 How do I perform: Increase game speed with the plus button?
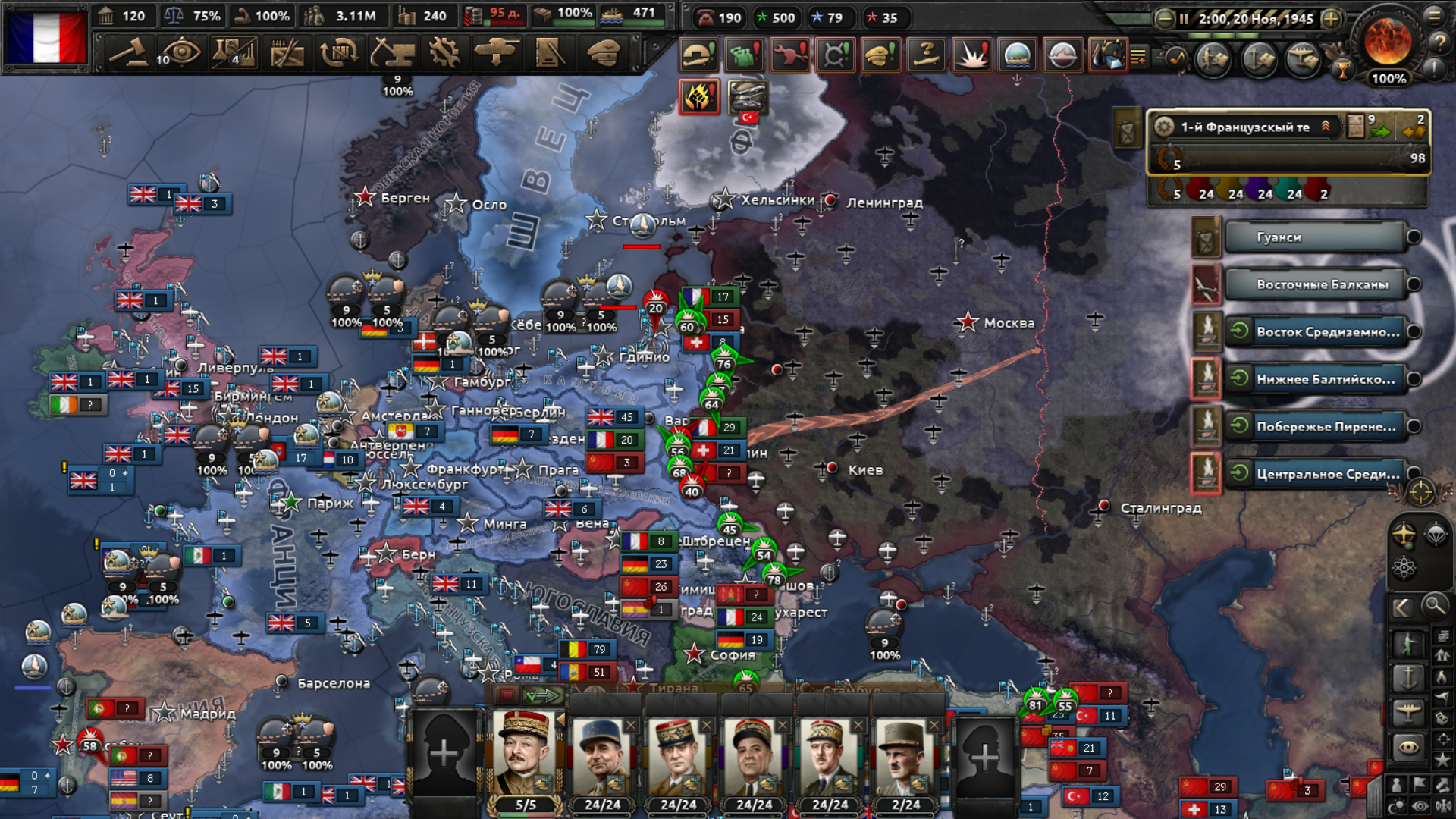1331,19
